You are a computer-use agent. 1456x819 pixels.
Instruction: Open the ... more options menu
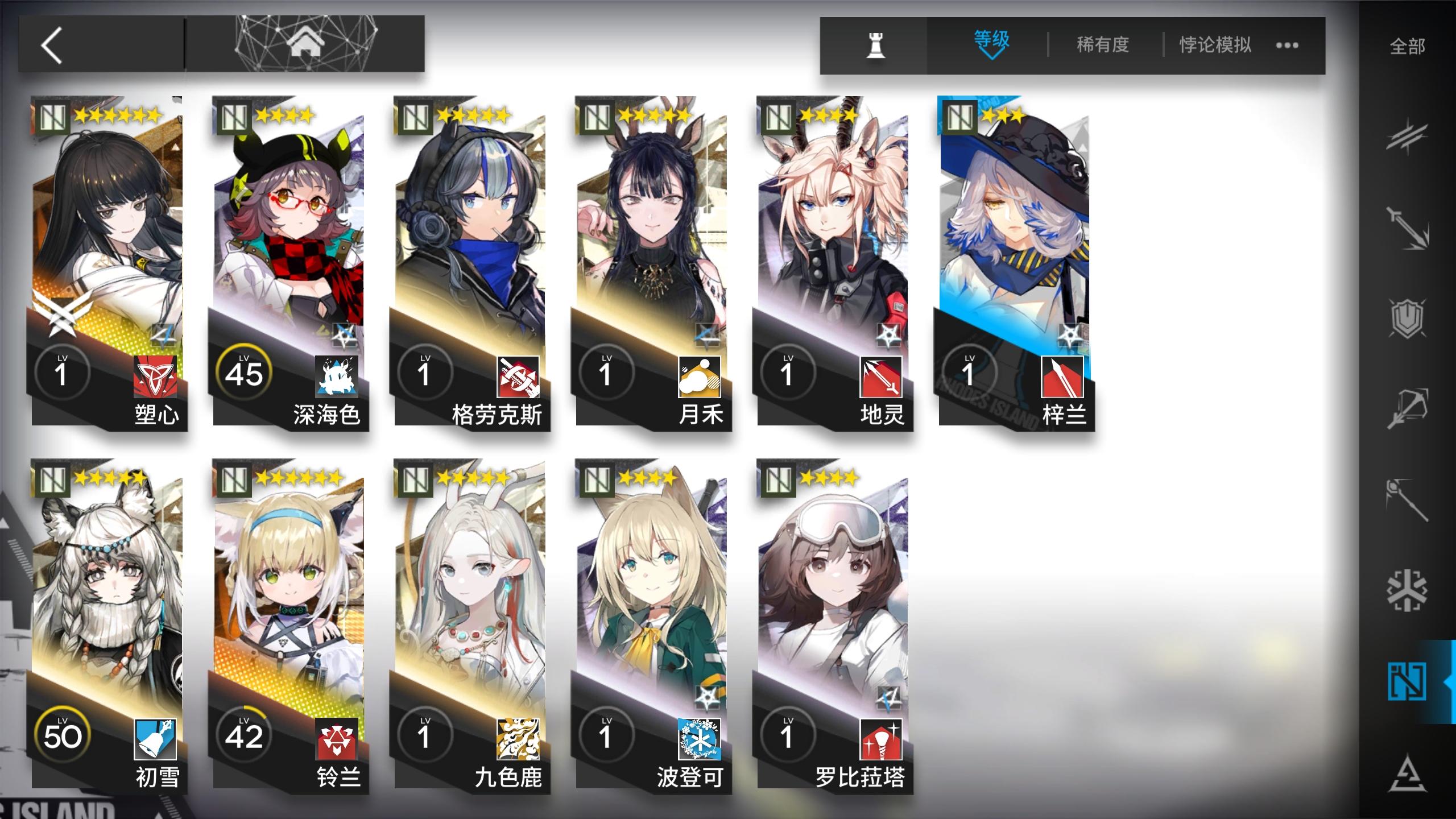tap(1287, 44)
